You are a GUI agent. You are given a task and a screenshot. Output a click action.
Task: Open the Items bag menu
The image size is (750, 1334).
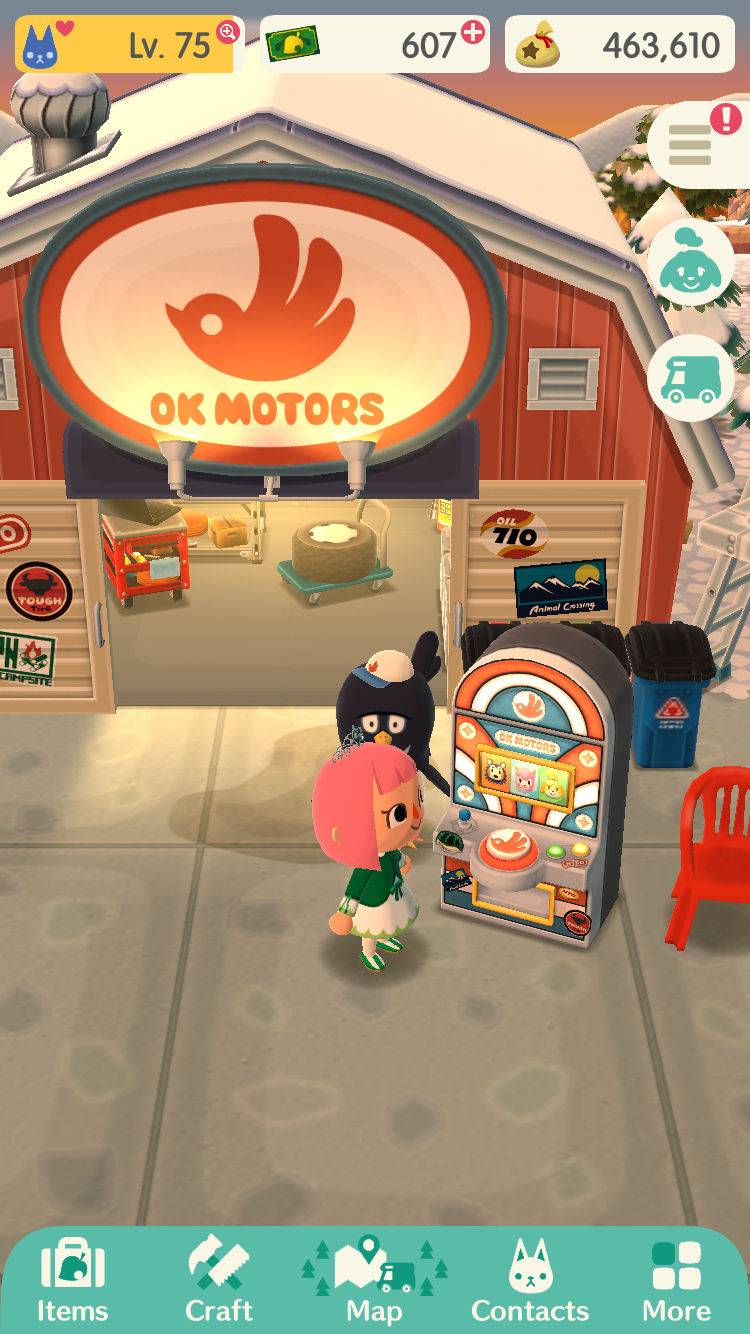click(x=72, y=1280)
